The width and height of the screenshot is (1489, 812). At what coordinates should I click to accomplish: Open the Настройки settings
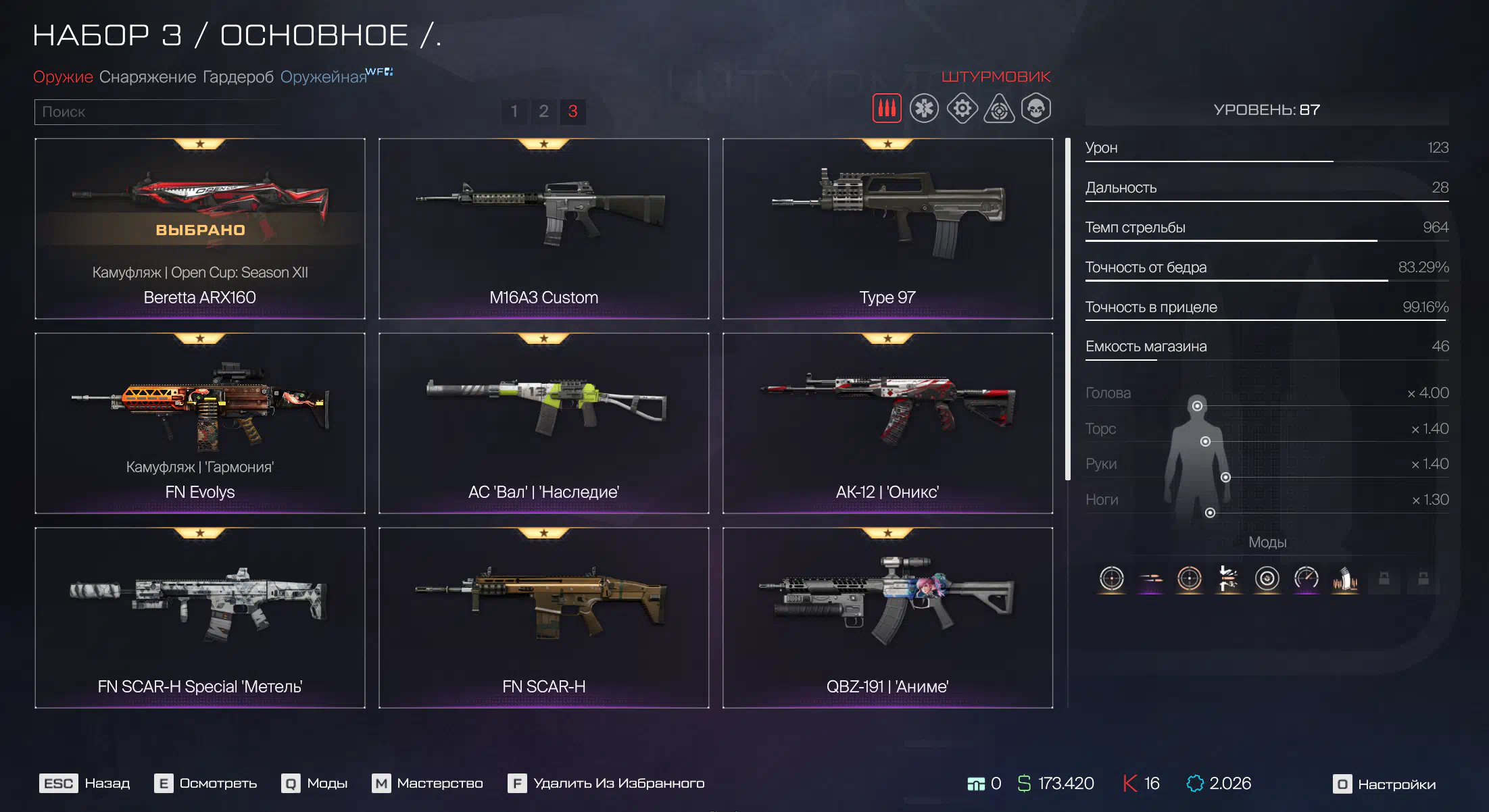click(x=1384, y=784)
